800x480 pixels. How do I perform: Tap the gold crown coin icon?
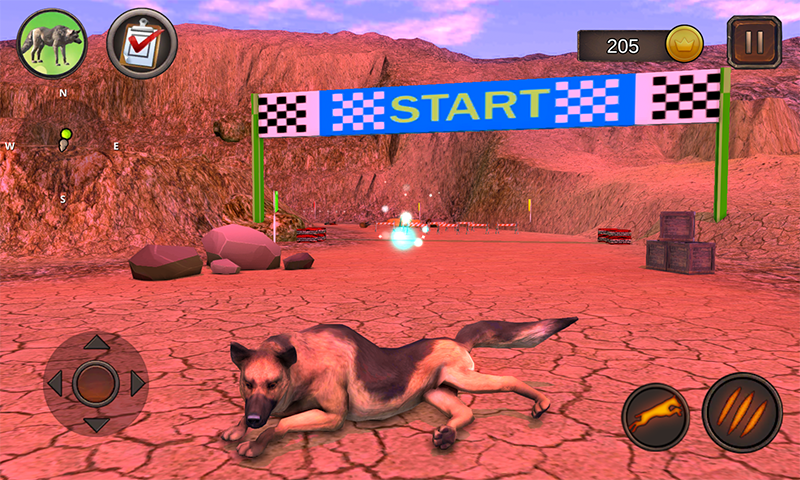[684, 44]
